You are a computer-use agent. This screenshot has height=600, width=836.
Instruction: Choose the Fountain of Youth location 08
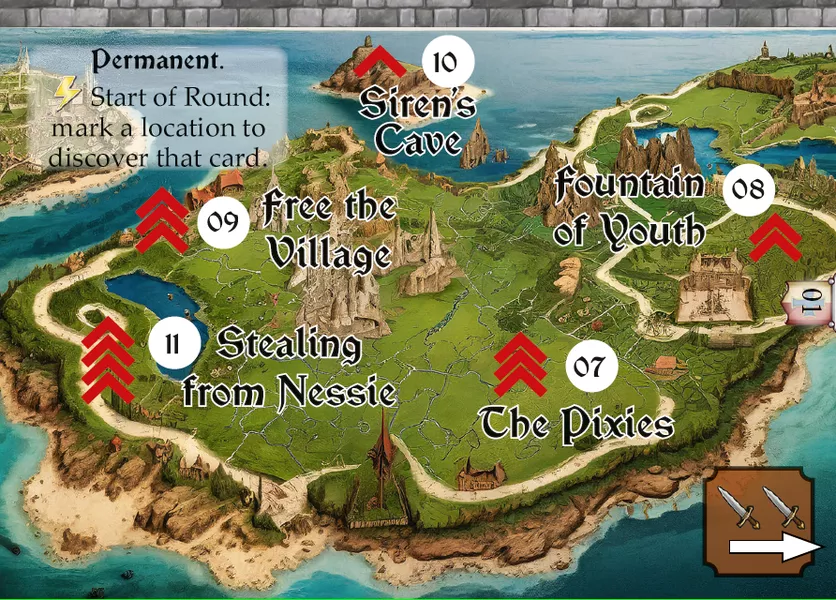pos(749,188)
